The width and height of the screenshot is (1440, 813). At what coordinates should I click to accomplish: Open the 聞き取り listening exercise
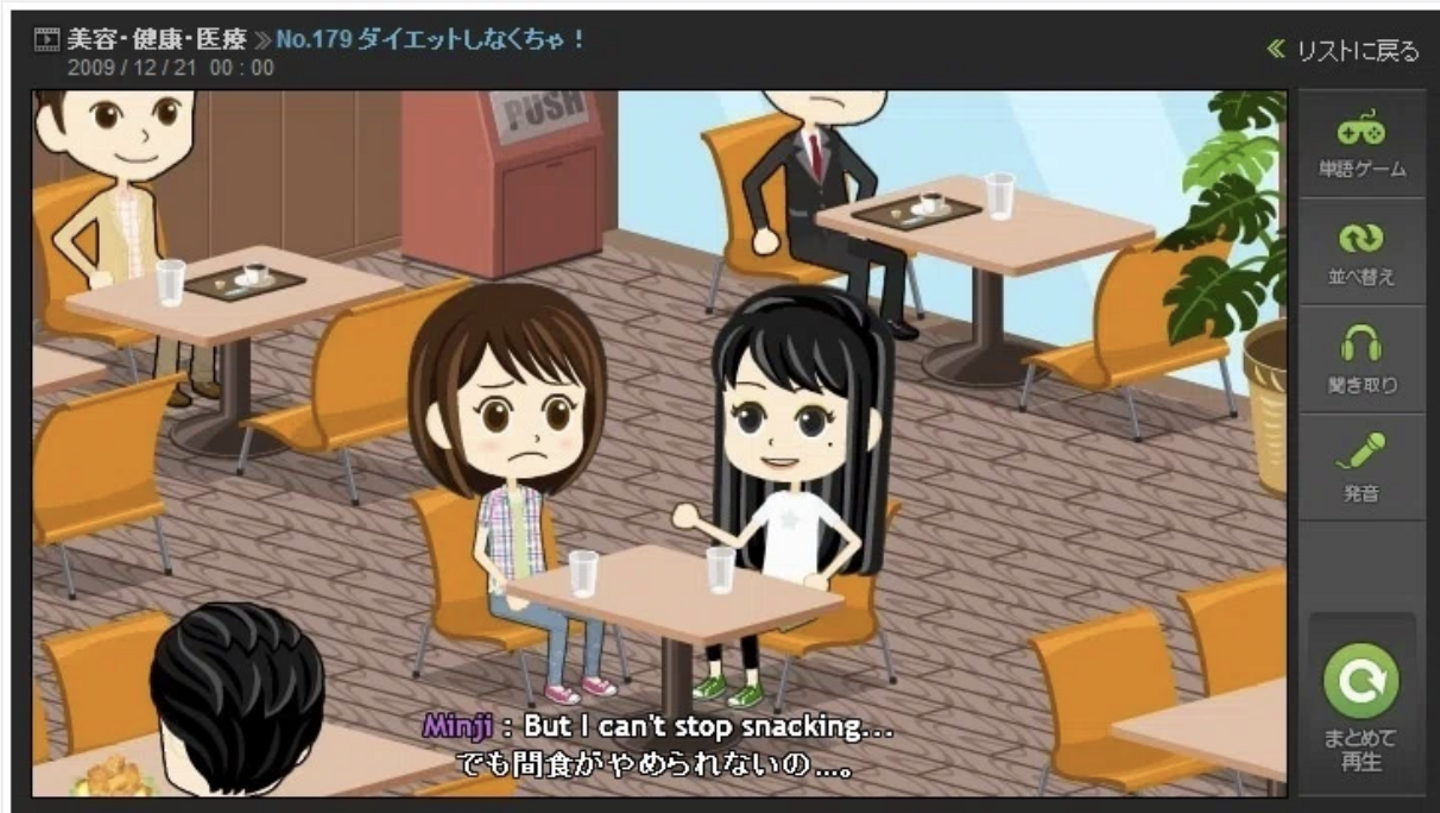point(1361,360)
